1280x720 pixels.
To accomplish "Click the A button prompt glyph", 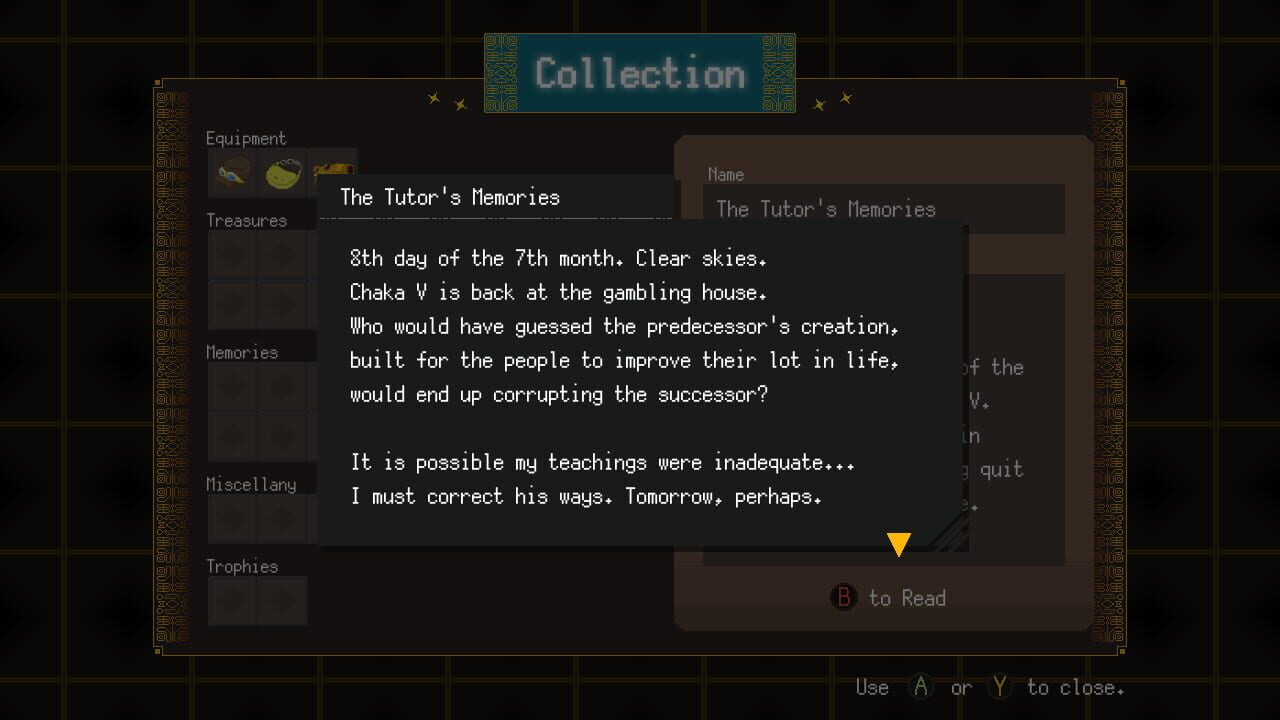I will coord(920,687).
